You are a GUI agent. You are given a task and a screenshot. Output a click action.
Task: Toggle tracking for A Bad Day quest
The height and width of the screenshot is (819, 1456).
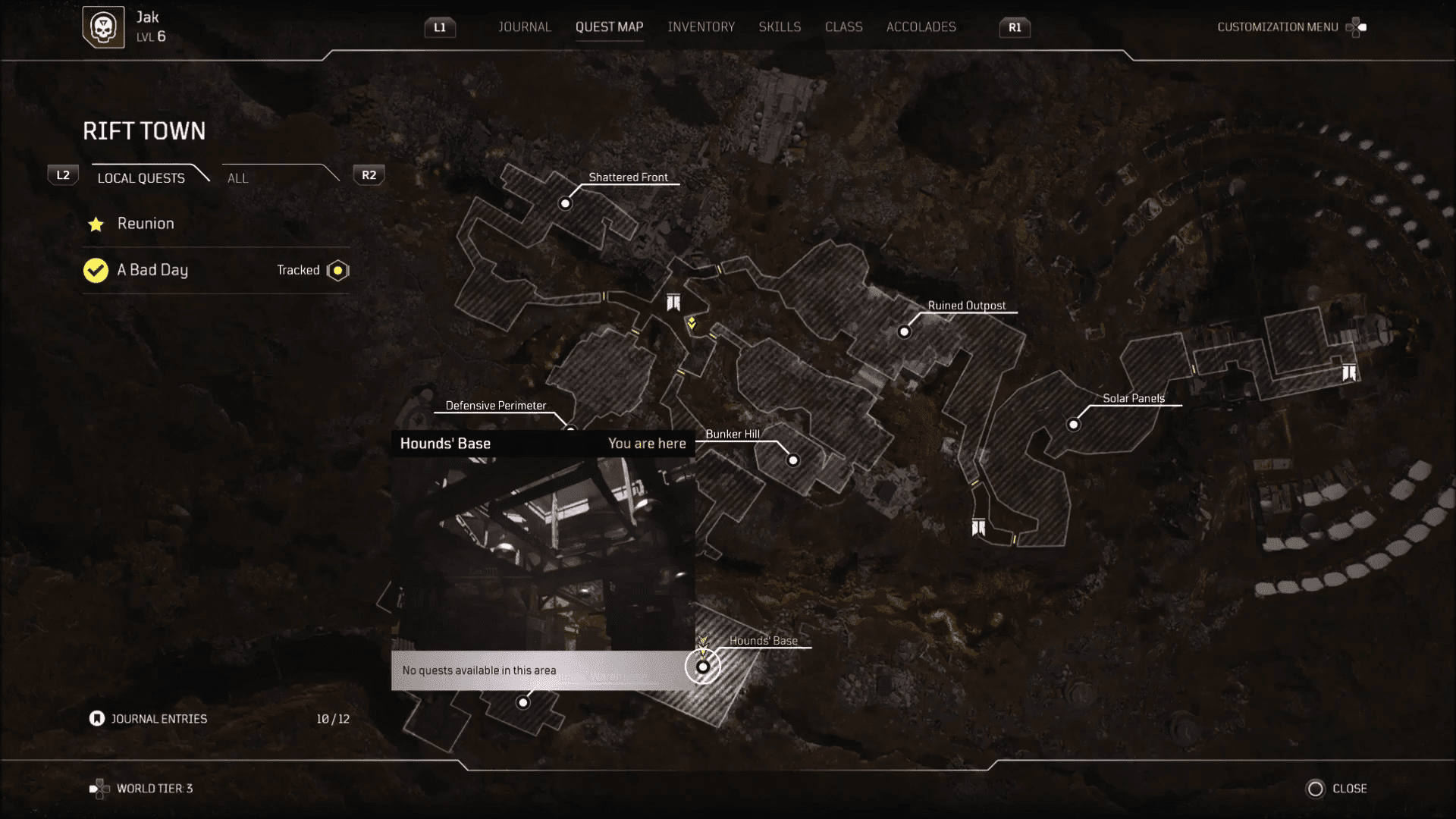pyautogui.click(x=337, y=270)
